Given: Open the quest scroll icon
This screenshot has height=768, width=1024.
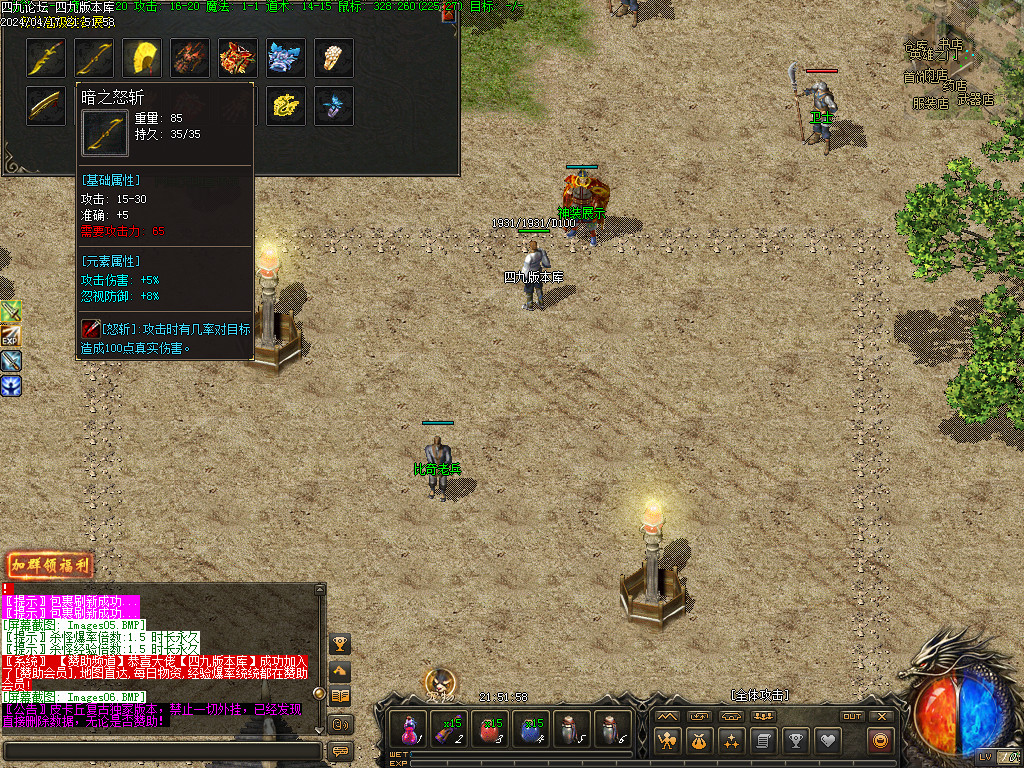Looking at the screenshot, I should point(763,741).
